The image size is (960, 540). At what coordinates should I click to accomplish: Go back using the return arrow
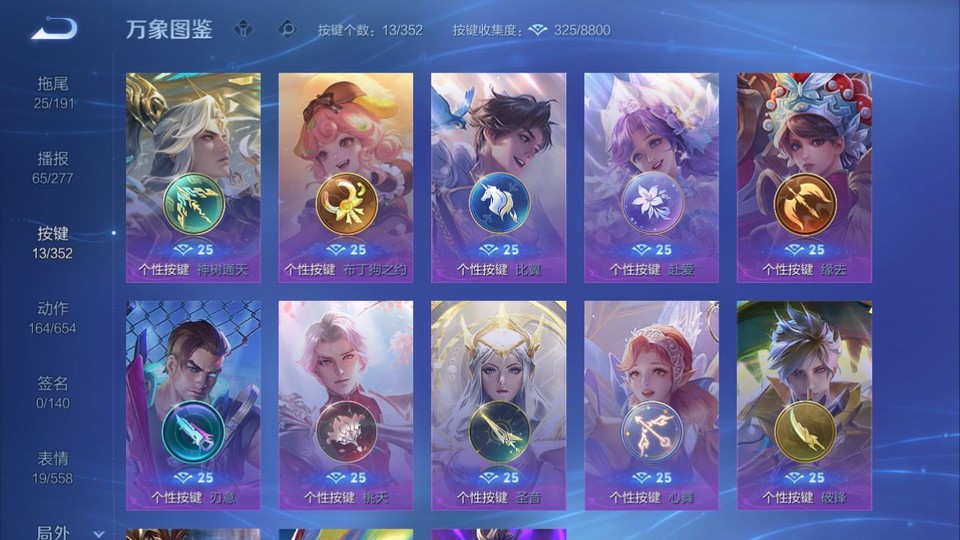click(x=54, y=29)
